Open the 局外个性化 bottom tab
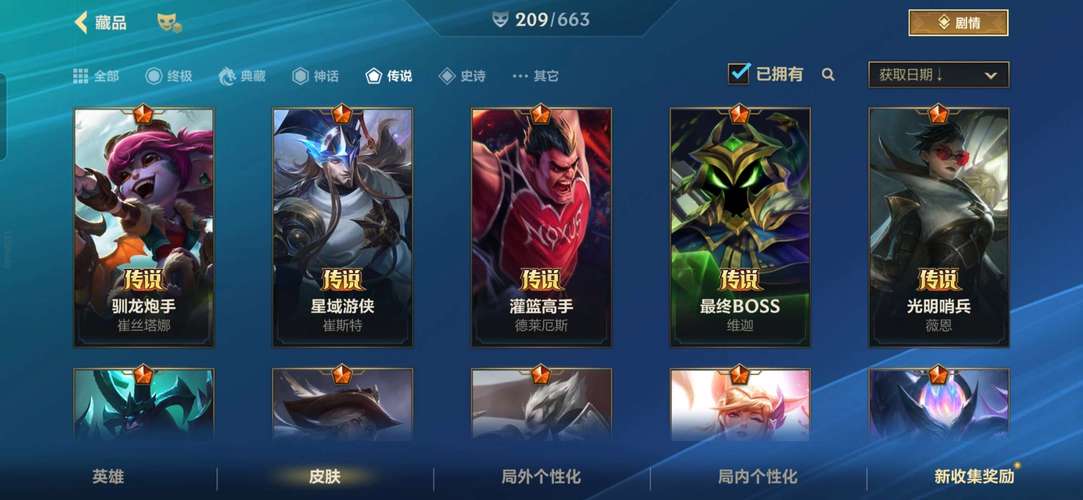The image size is (1083, 500). coord(541,477)
